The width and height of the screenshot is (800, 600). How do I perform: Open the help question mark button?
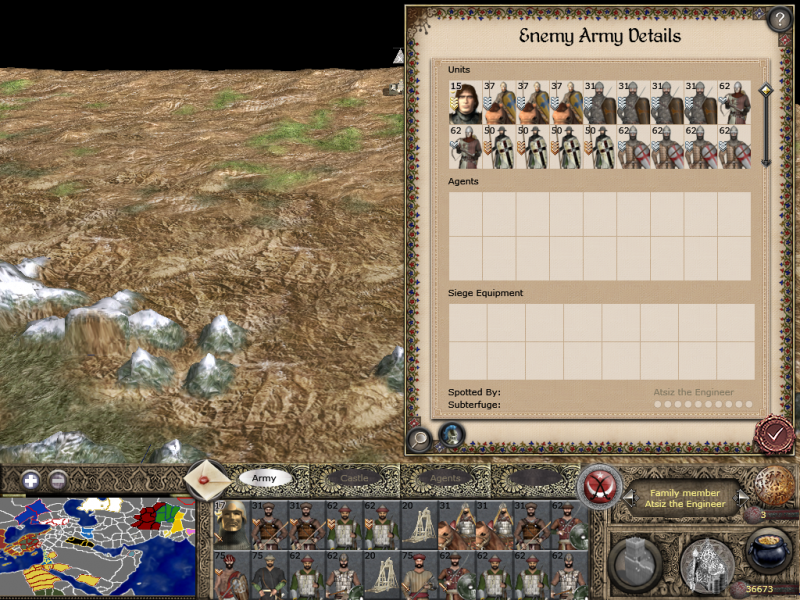[780, 20]
